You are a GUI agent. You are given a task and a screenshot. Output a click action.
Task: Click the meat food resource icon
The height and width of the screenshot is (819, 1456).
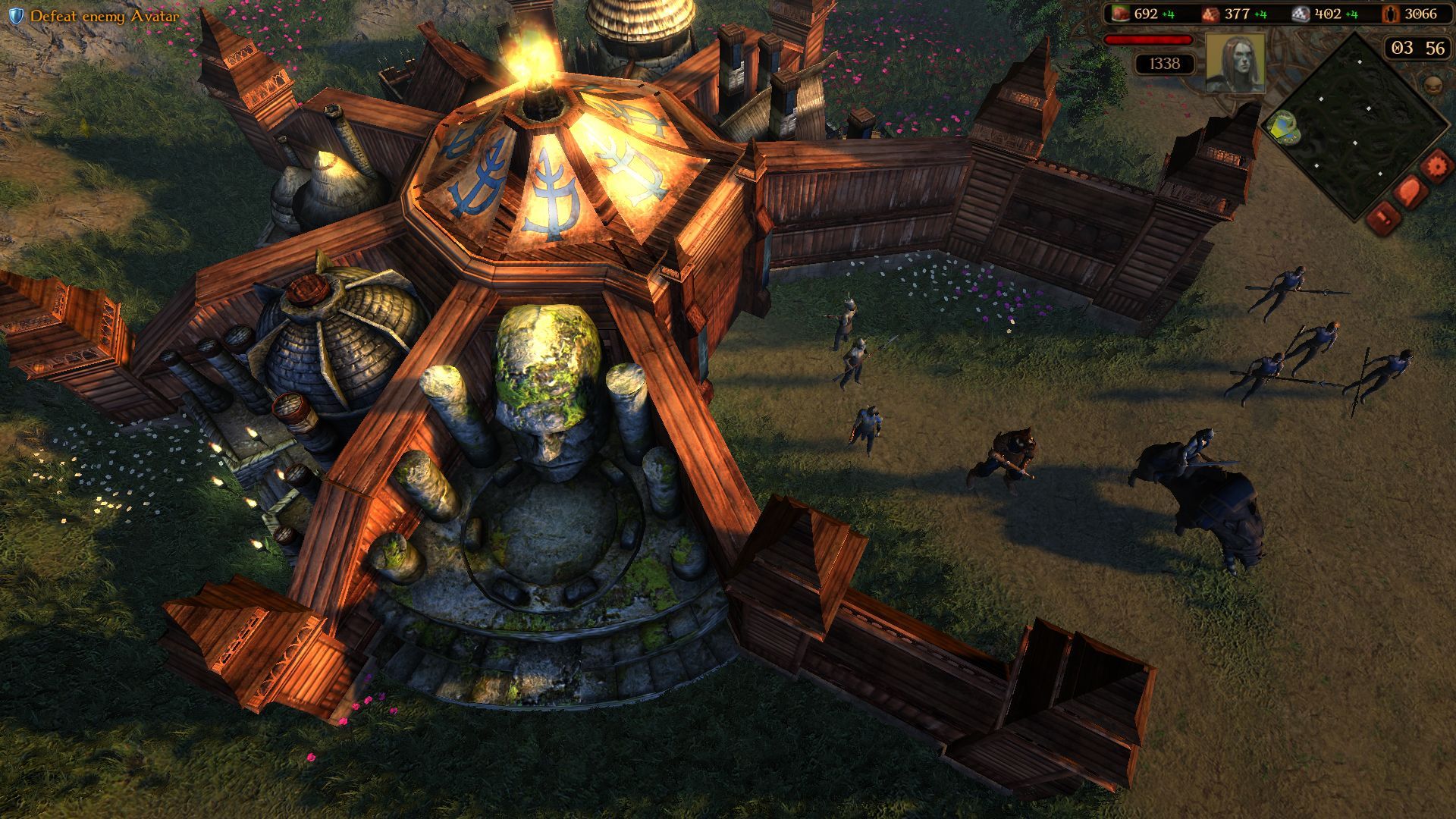point(1120,14)
